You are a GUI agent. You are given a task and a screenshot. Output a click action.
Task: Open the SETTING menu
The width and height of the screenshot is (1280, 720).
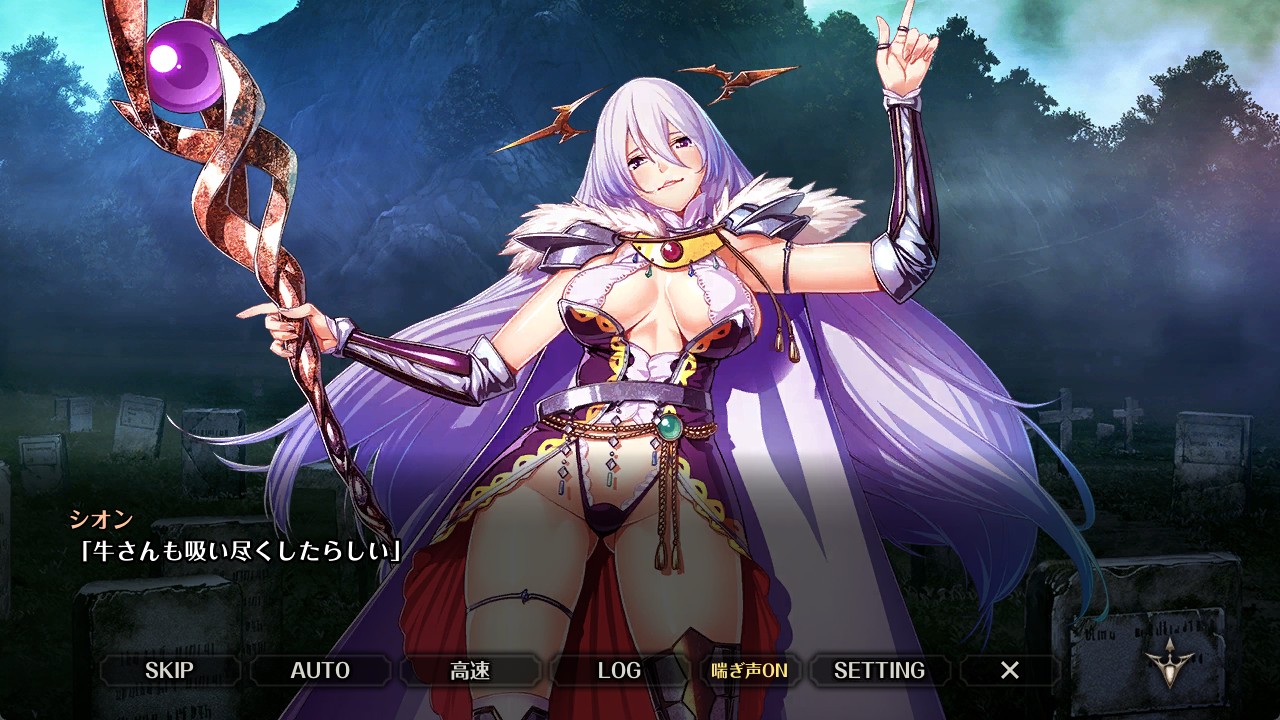879,670
